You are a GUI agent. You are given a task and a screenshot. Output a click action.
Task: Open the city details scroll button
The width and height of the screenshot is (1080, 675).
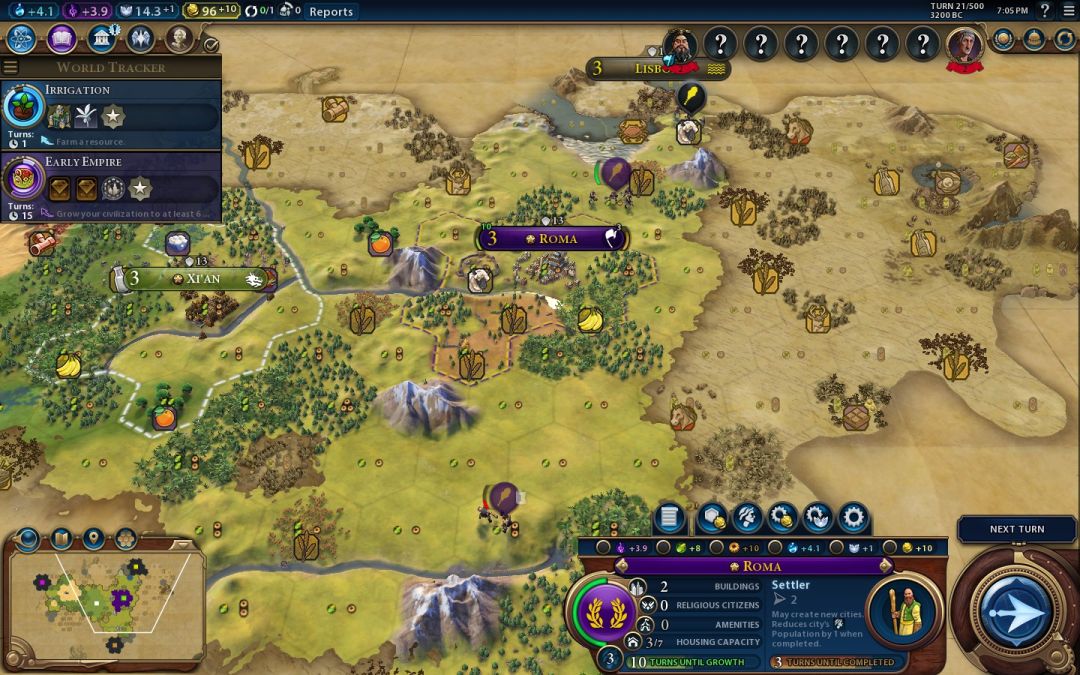669,518
